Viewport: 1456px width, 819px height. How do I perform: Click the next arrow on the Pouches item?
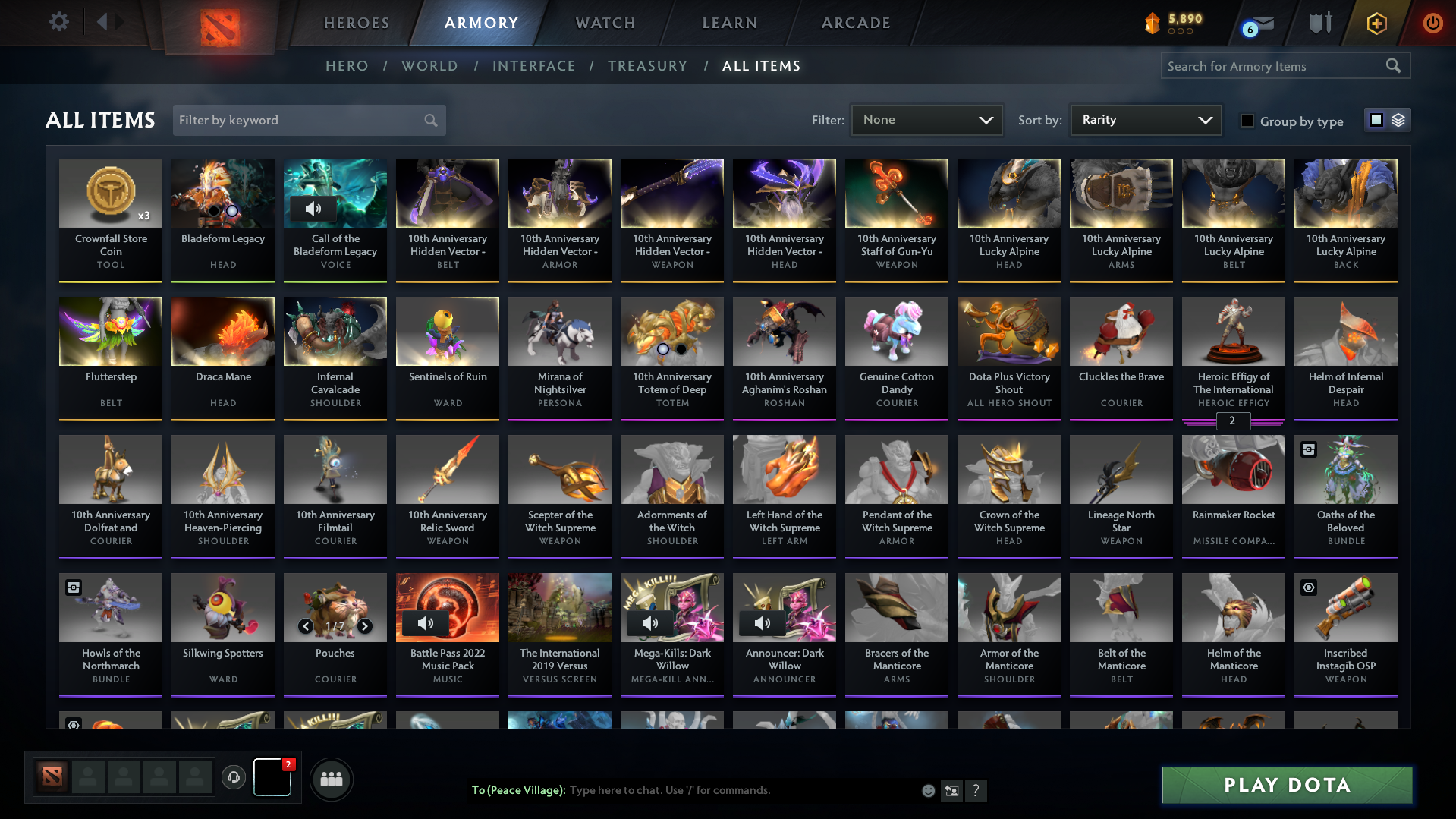point(364,626)
